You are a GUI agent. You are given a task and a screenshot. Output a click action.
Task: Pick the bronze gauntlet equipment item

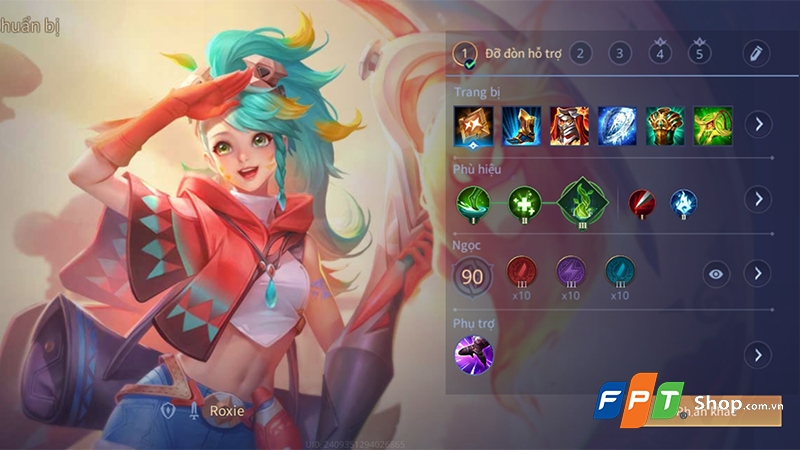(665, 125)
